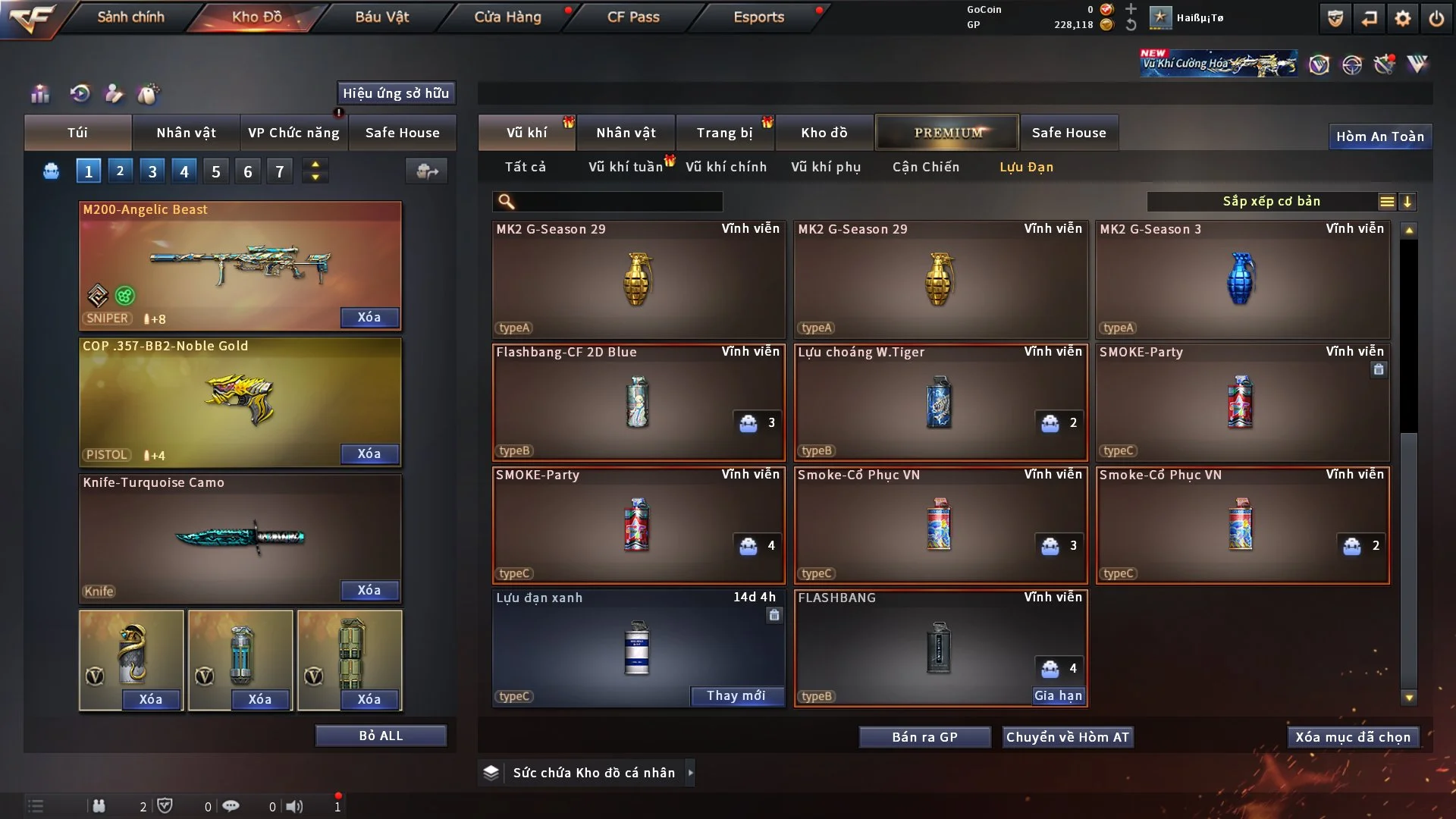
Task: Remove the M200-Angelic Beast with Xóa
Action: coord(369,317)
